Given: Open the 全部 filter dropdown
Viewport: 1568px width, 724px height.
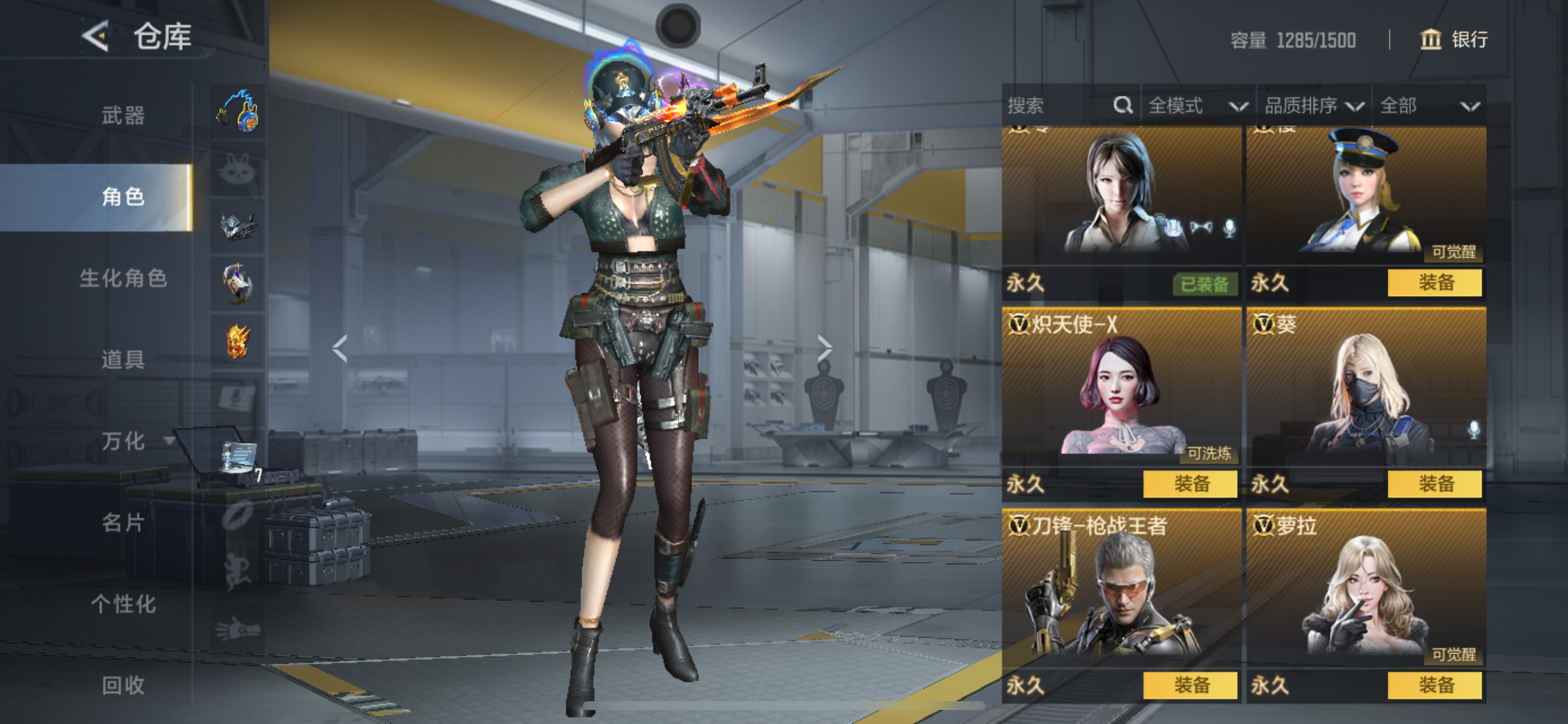Looking at the screenshot, I should 1428,107.
